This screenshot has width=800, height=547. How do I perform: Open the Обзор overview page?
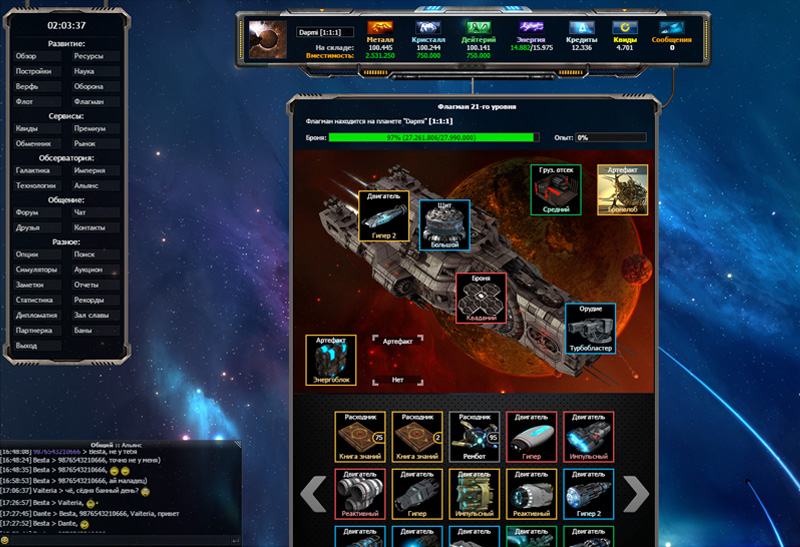coord(36,57)
